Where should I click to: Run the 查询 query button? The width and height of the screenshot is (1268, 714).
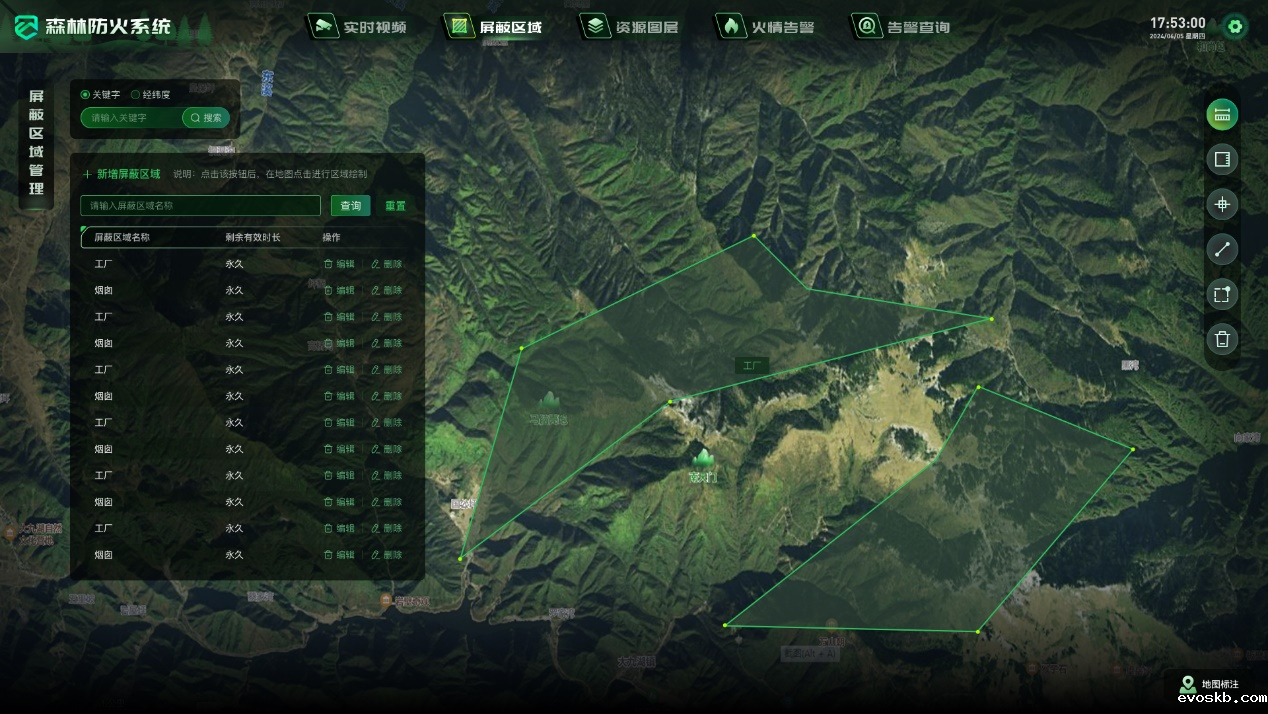point(350,206)
